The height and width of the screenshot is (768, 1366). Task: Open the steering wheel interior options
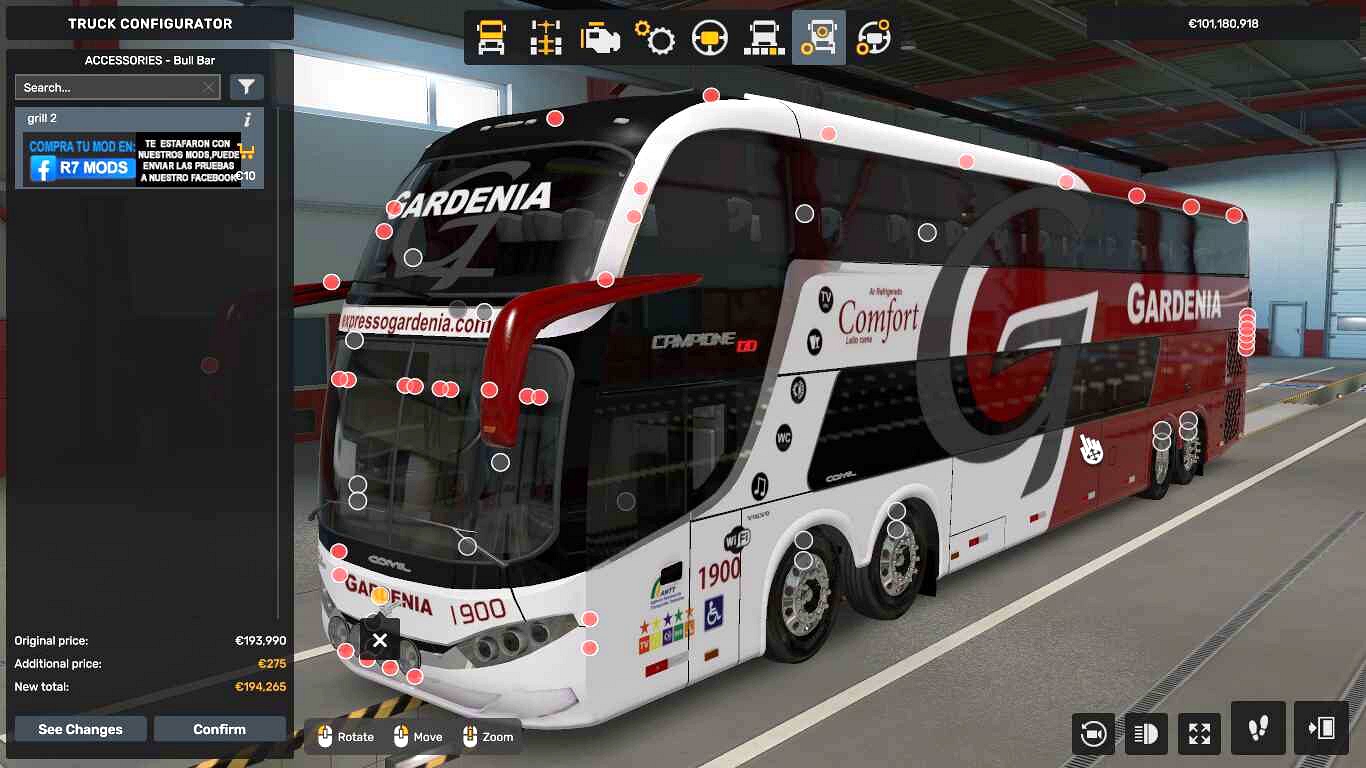709,37
